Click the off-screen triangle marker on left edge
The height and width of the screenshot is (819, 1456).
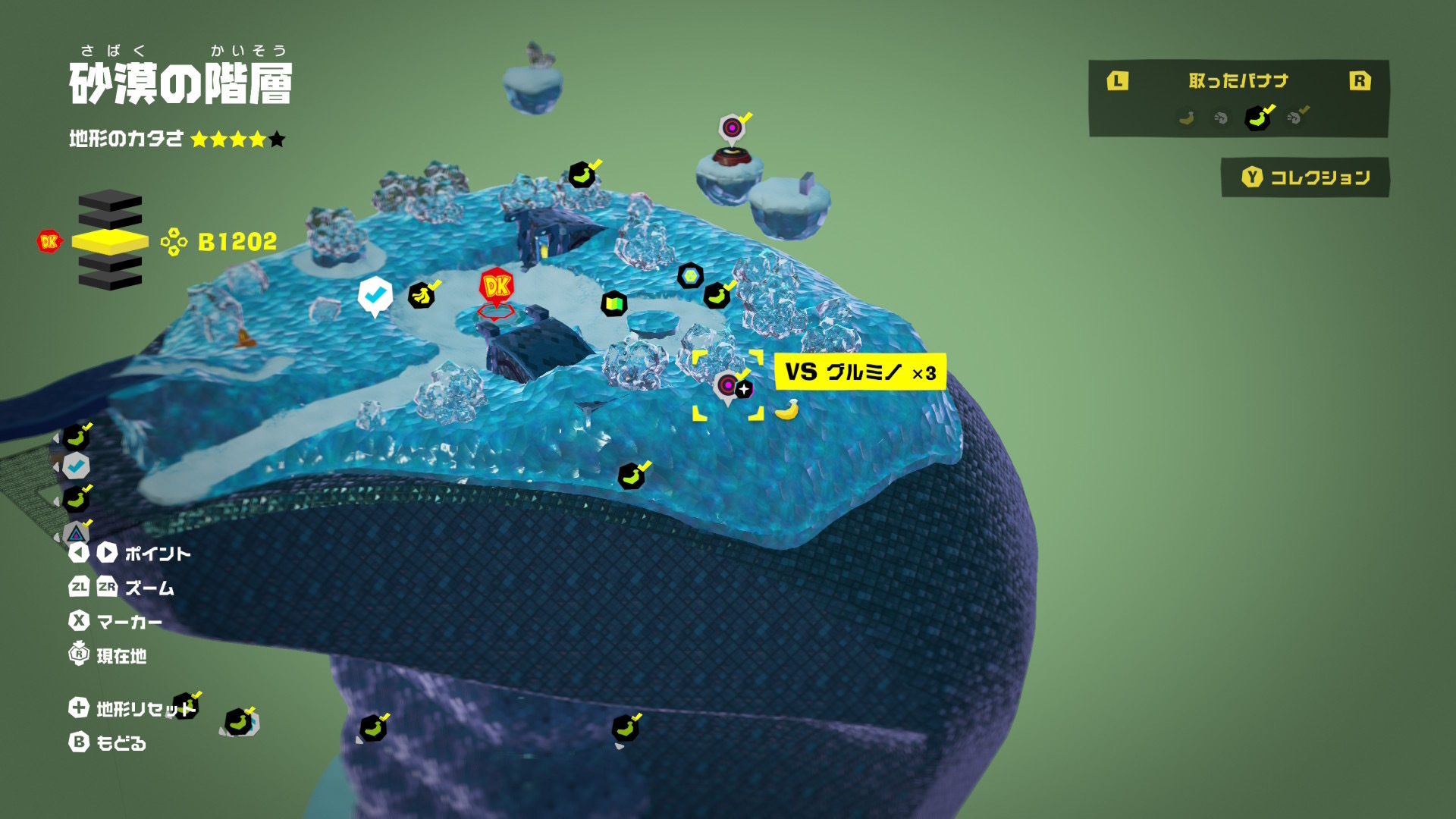(76, 533)
